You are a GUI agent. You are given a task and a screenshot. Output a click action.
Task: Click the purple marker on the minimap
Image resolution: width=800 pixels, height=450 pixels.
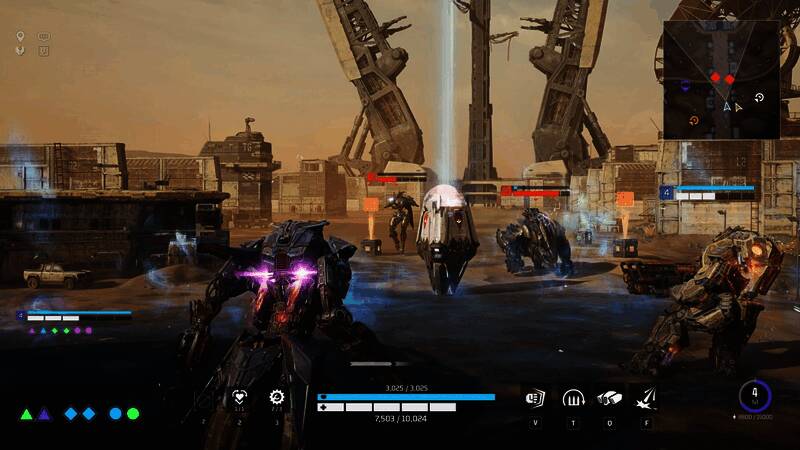coord(683,87)
